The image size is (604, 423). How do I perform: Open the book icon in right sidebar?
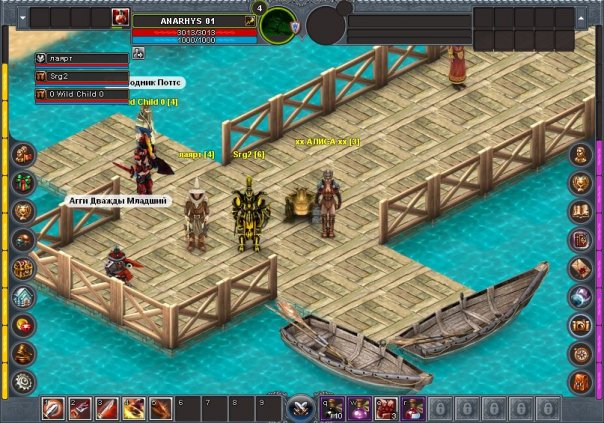(581, 211)
